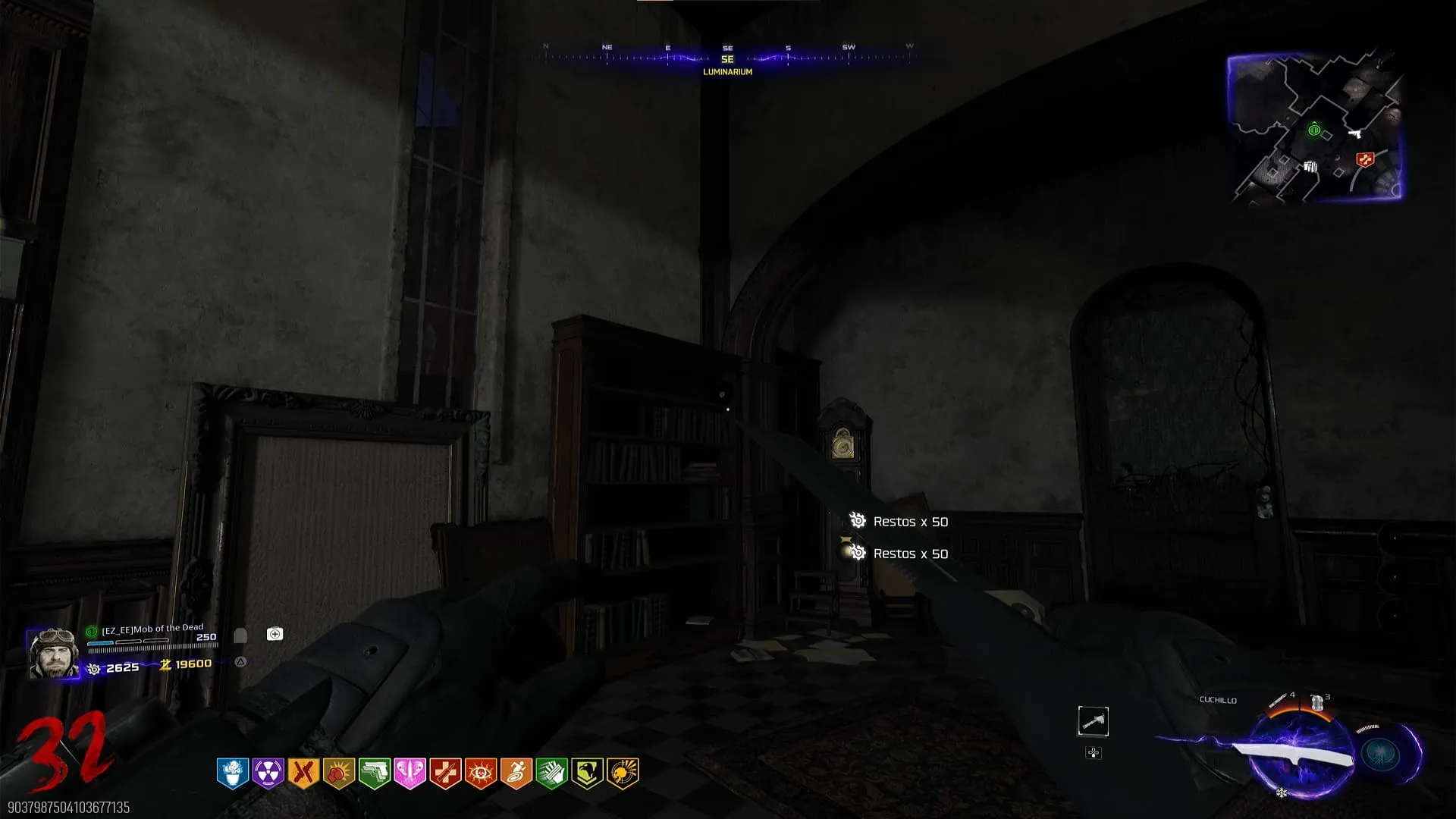
Task: Click the yellow crossed pistols perk
Action: pyautogui.click(x=303, y=773)
